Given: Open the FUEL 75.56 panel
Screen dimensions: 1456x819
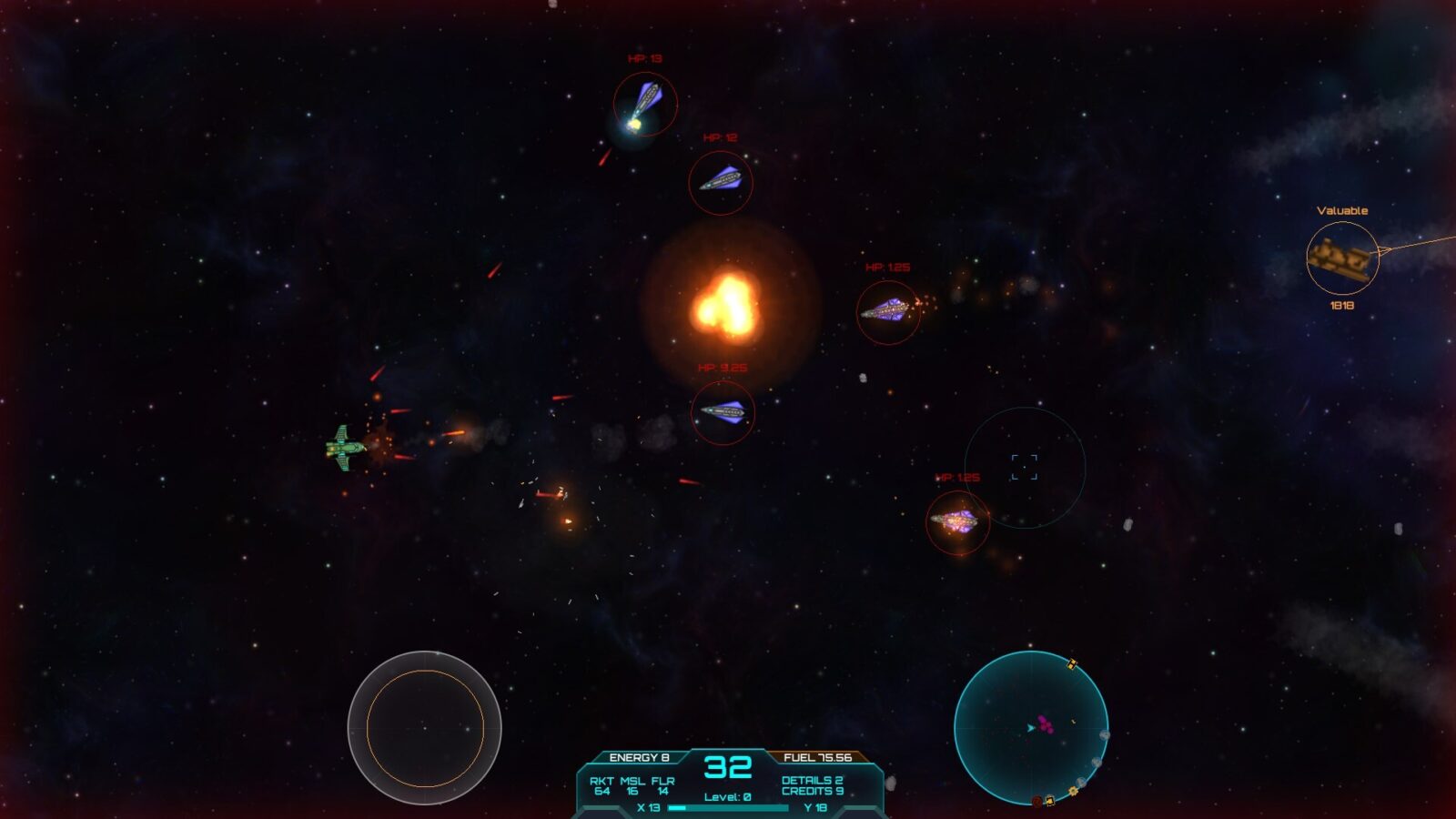Looking at the screenshot, I should pos(817,755).
